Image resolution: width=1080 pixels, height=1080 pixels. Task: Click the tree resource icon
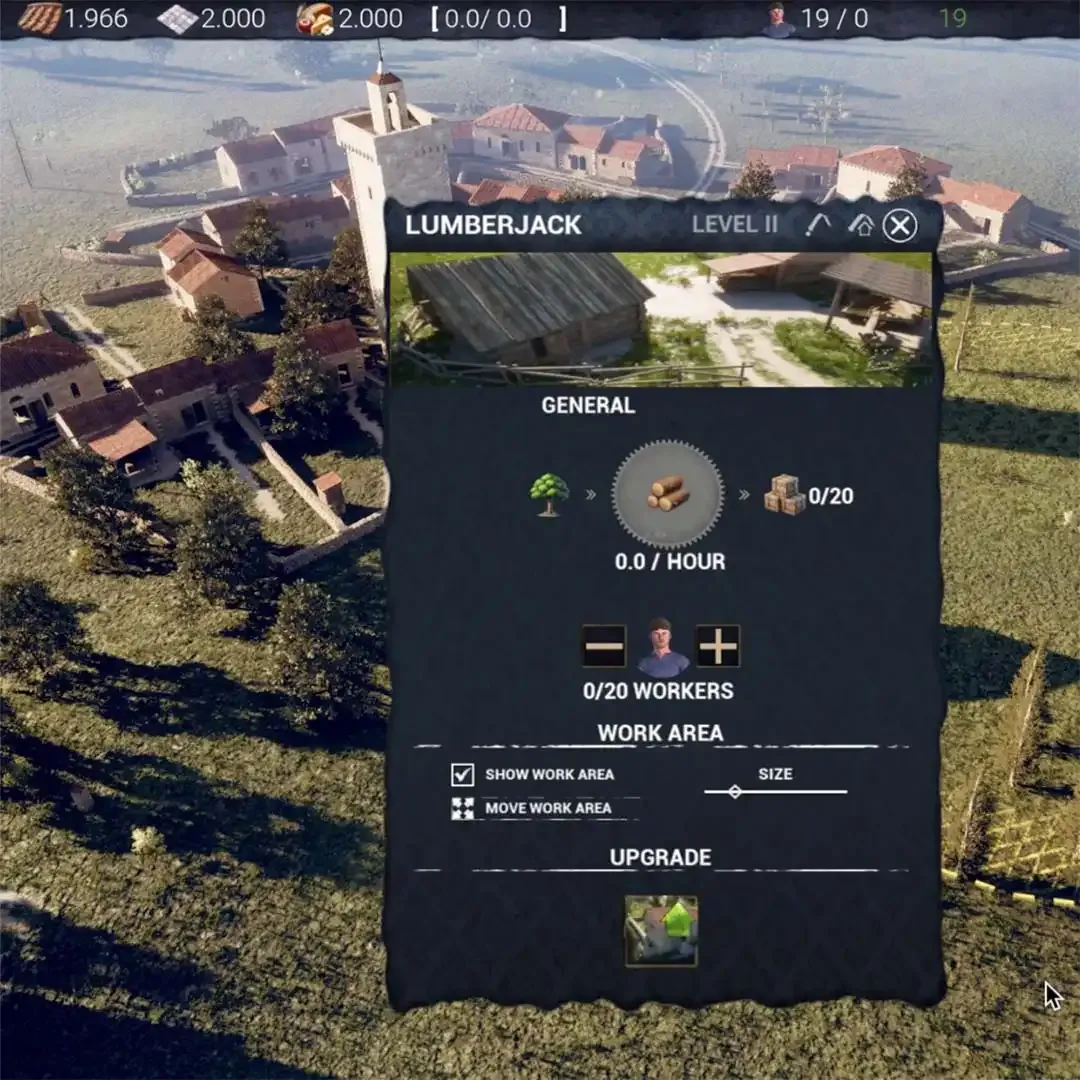(x=549, y=494)
